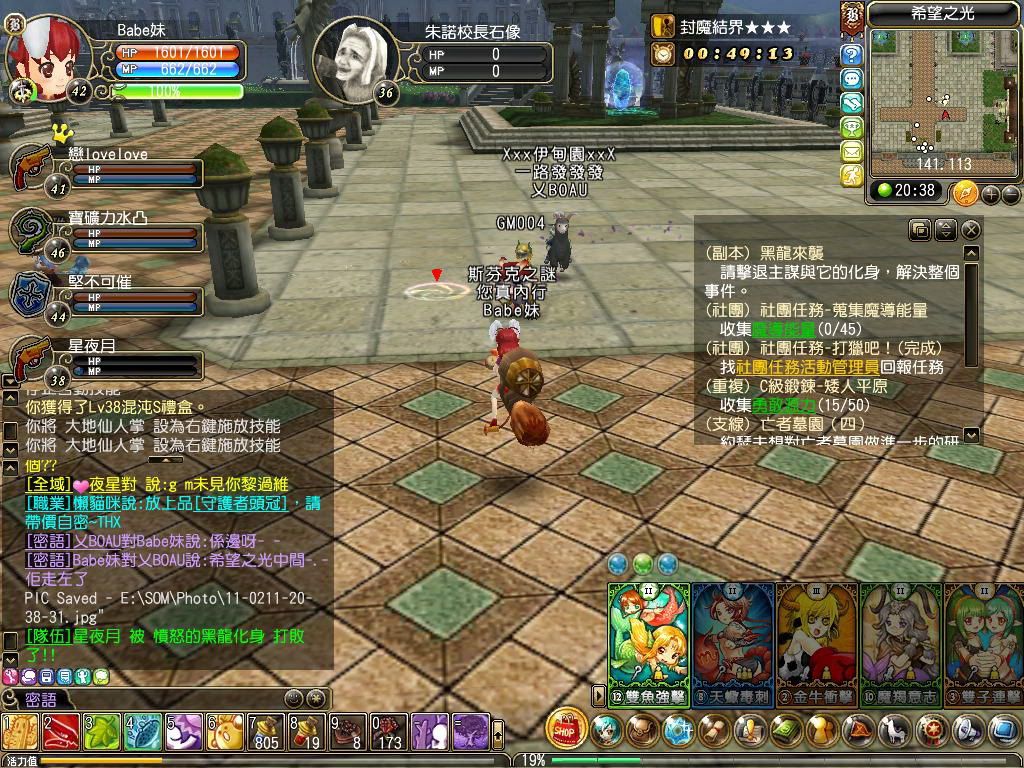Click the minimap zoom-out minus button
Image resolution: width=1024 pixels, height=768 pixels.
click(1010, 194)
